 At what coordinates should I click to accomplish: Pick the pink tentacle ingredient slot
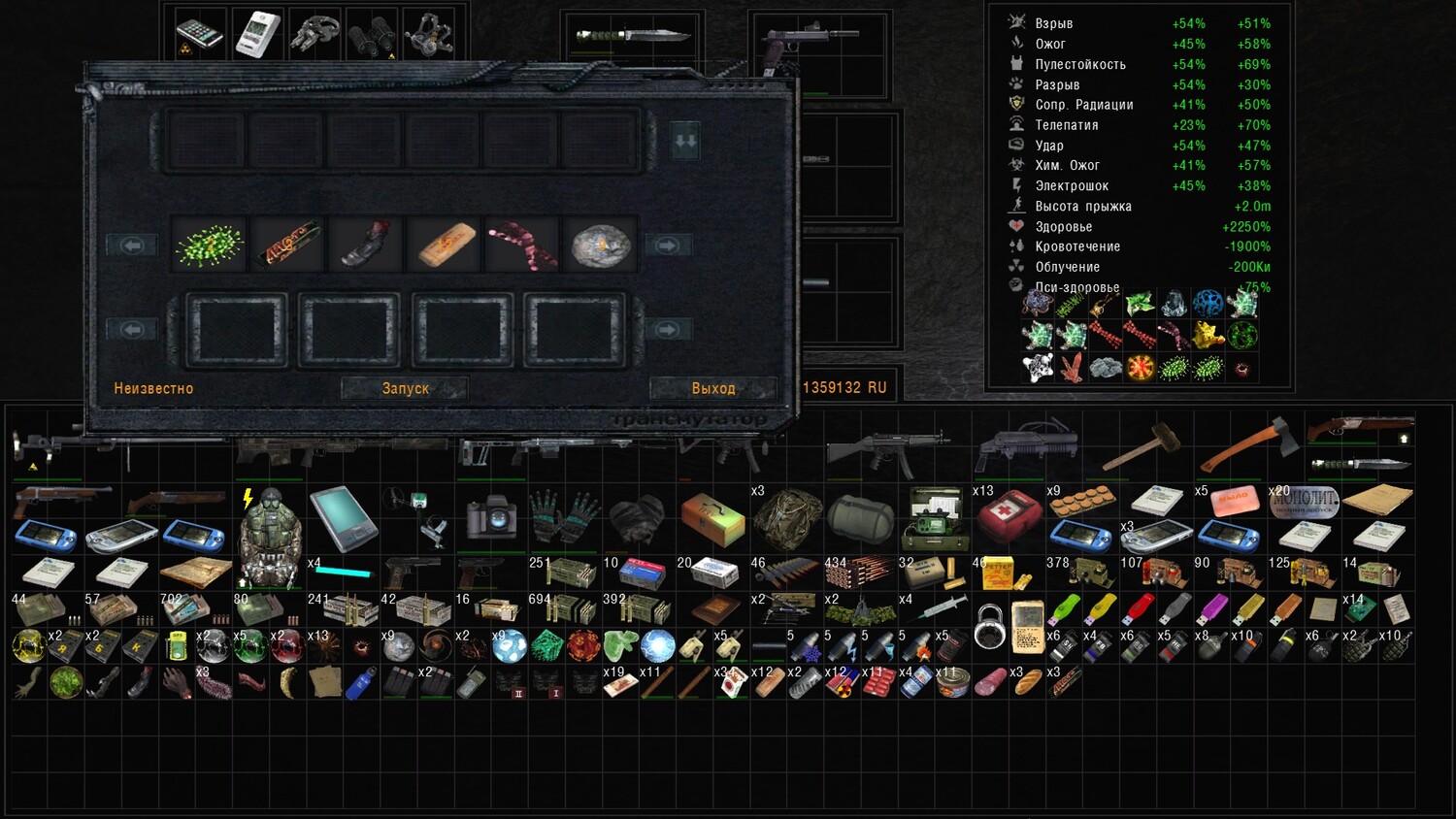[x=522, y=246]
